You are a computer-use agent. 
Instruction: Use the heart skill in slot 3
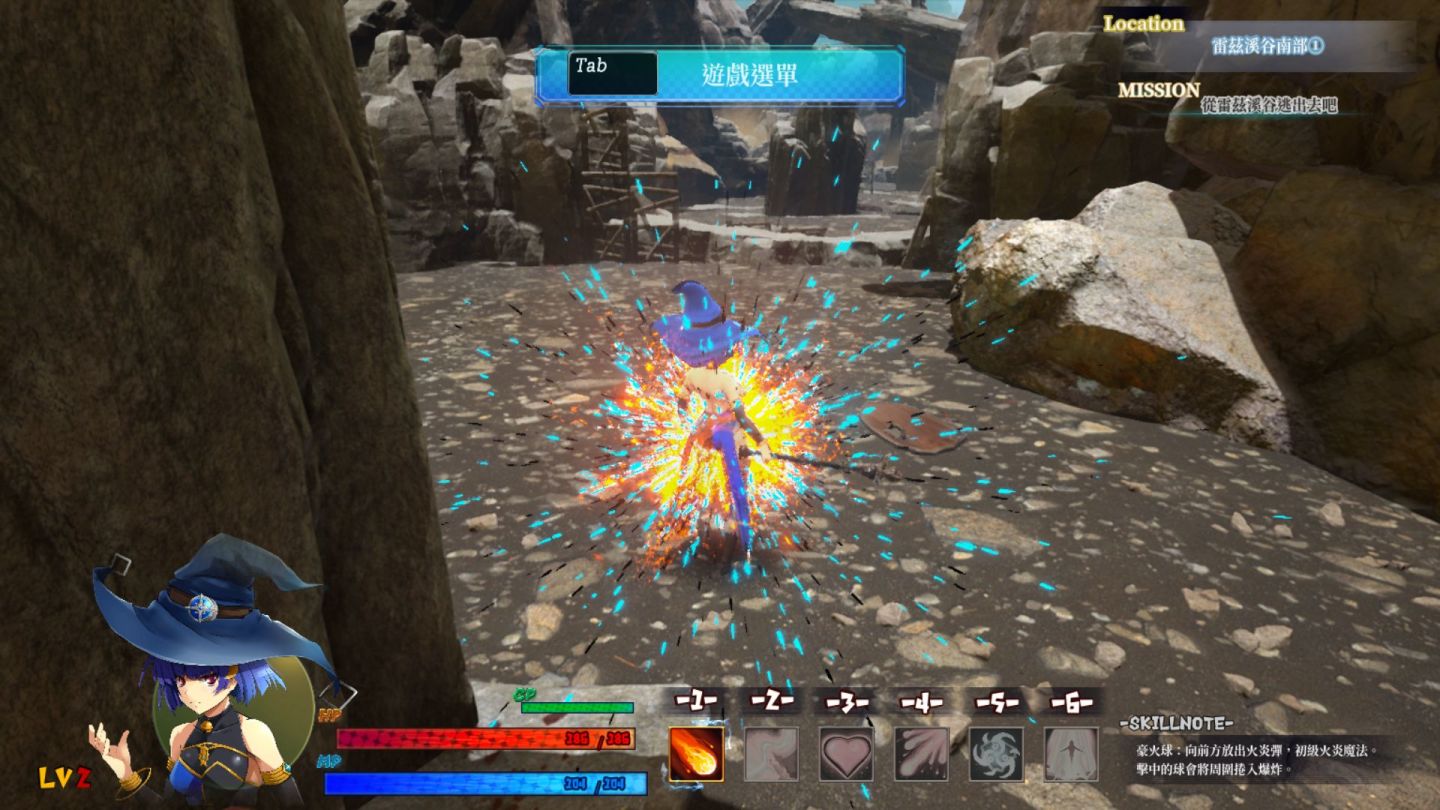pyautogui.click(x=846, y=753)
